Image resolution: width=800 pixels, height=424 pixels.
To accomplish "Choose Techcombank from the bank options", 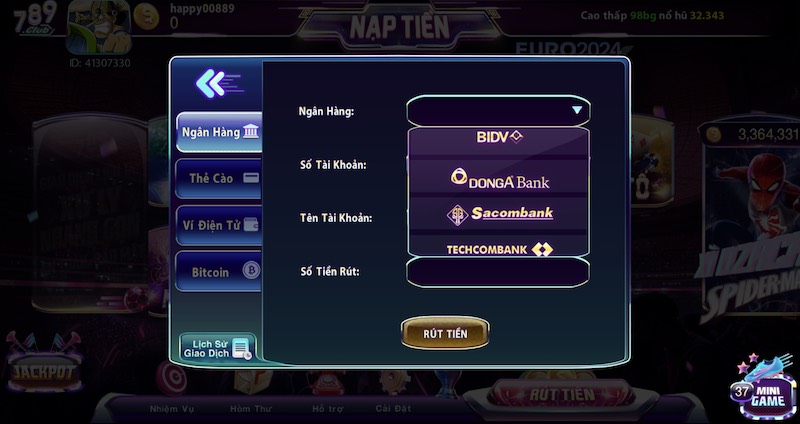I will pyautogui.click(x=498, y=248).
